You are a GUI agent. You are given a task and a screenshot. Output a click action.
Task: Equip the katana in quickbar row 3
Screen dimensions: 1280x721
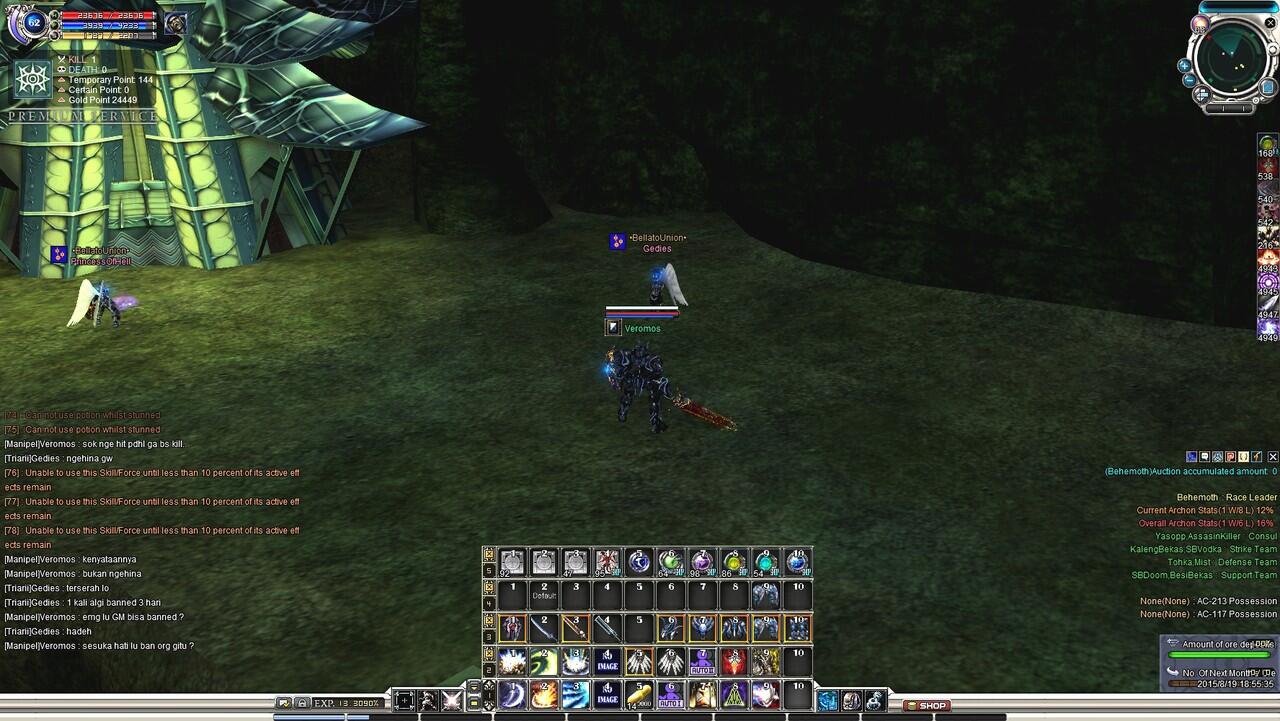[x=544, y=627]
